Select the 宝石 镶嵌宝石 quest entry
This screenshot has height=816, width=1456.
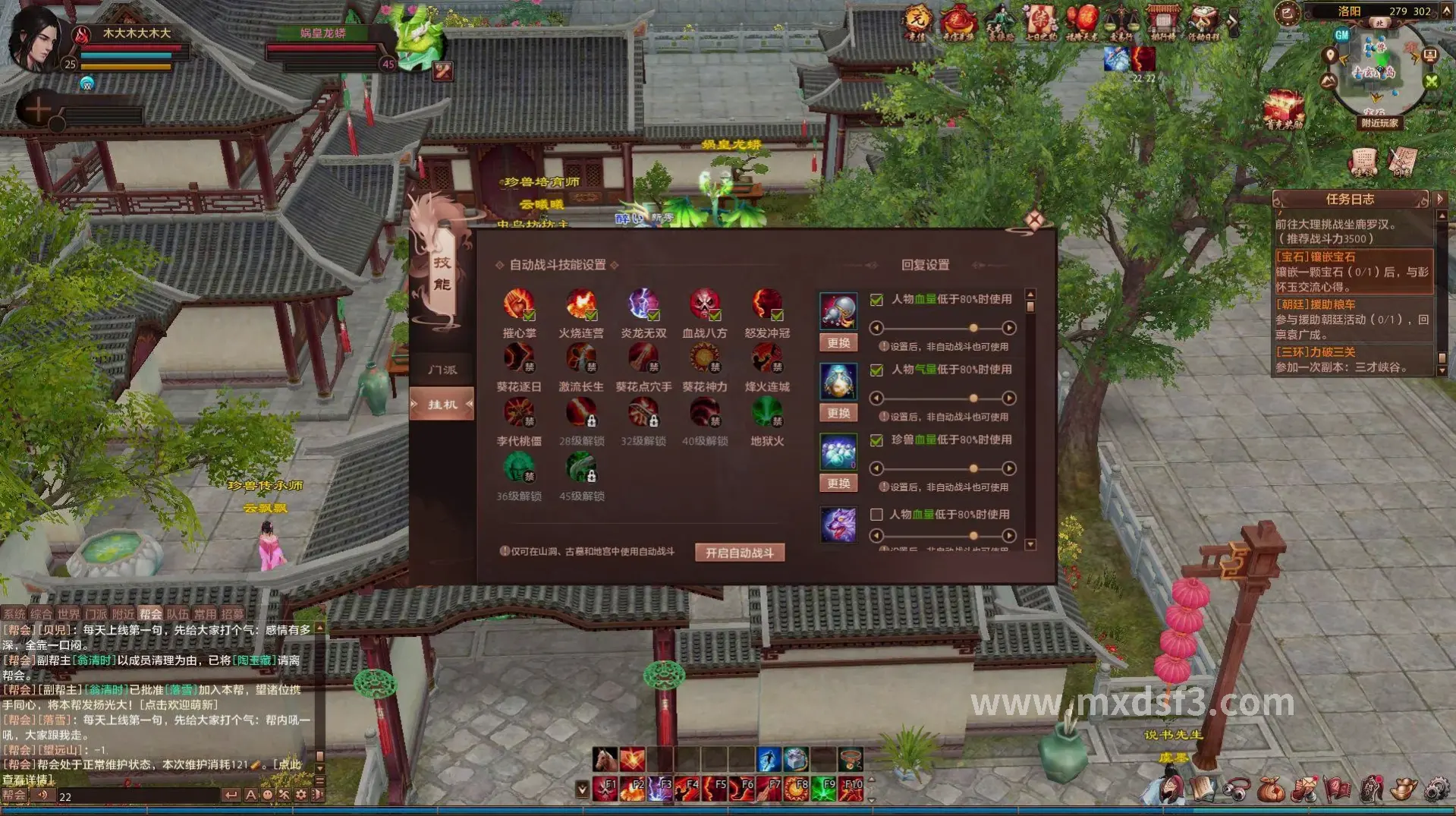pos(1353,272)
